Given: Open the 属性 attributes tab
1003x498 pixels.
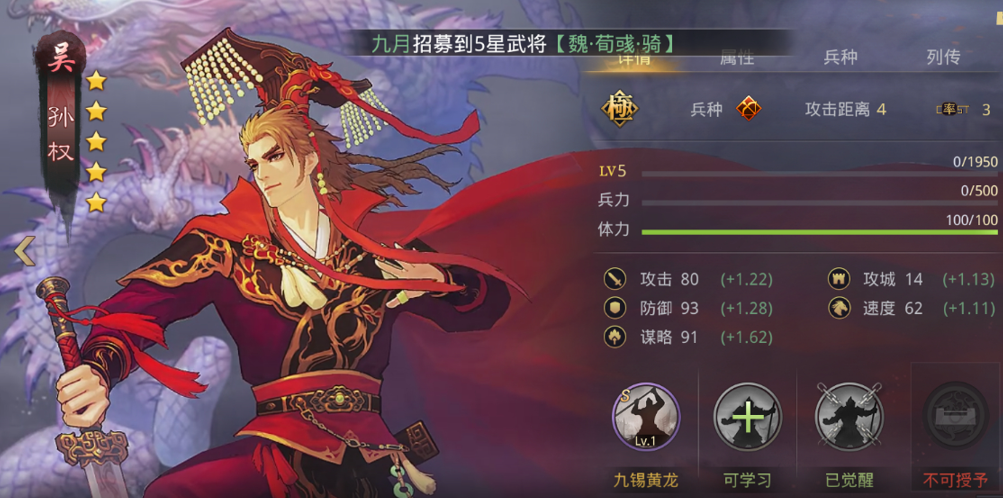Looking at the screenshot, I should (x=737, y=59).
